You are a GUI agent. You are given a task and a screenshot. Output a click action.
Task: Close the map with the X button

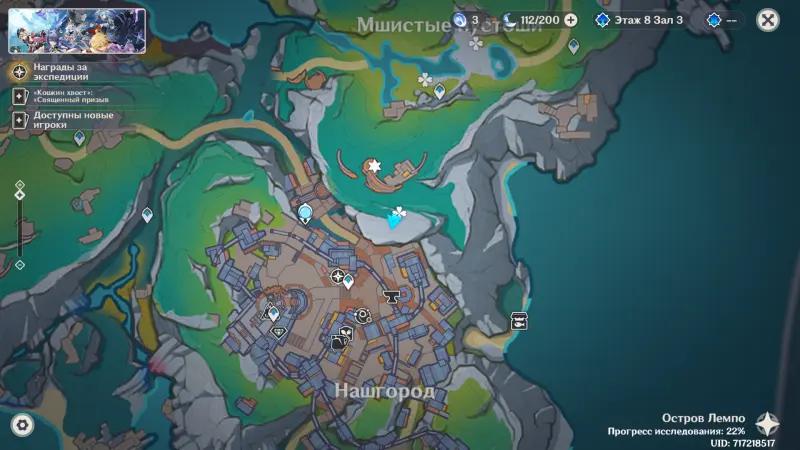point(767,19)
